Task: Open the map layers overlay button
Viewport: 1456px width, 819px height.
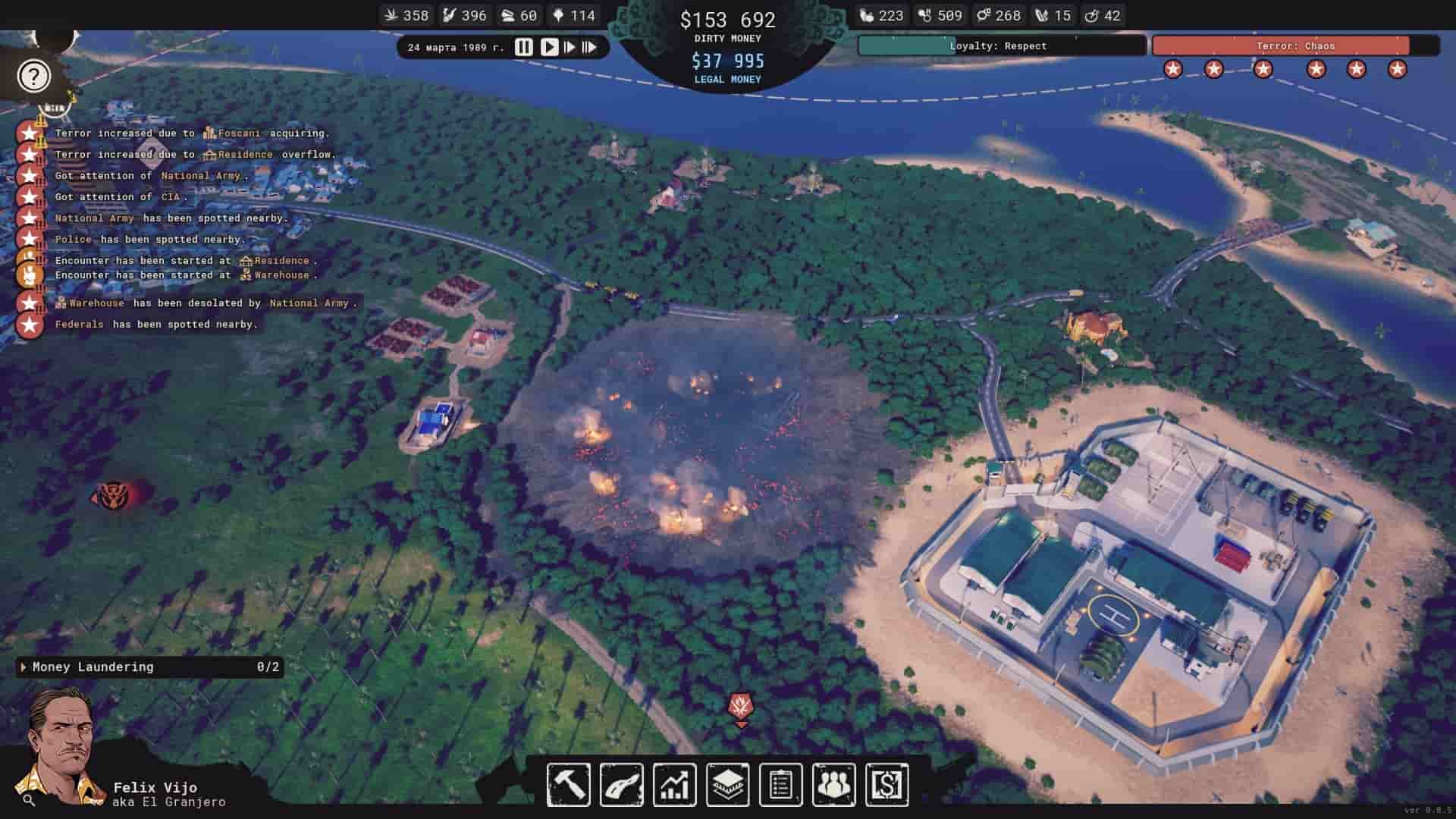Action: tap(727, 784)
